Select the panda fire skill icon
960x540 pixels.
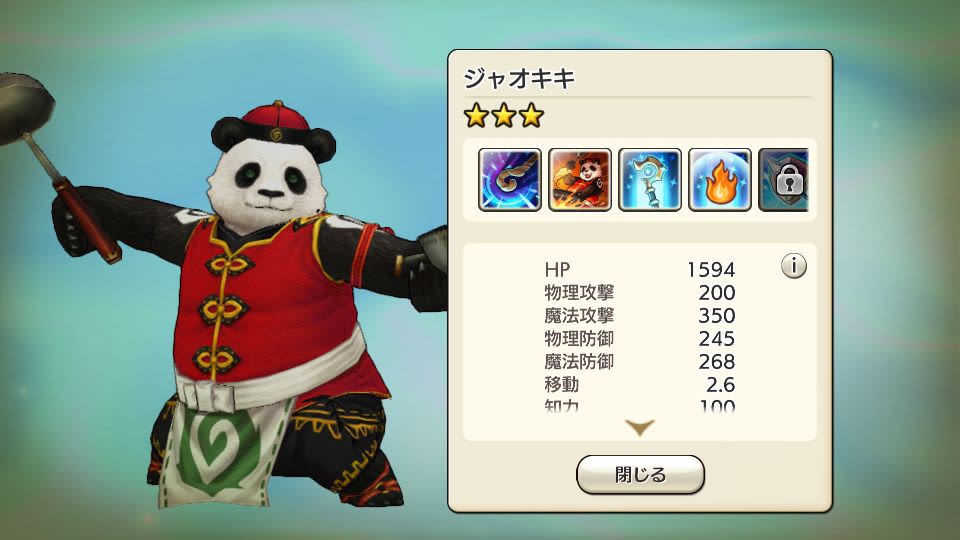[x=580, y=180]
